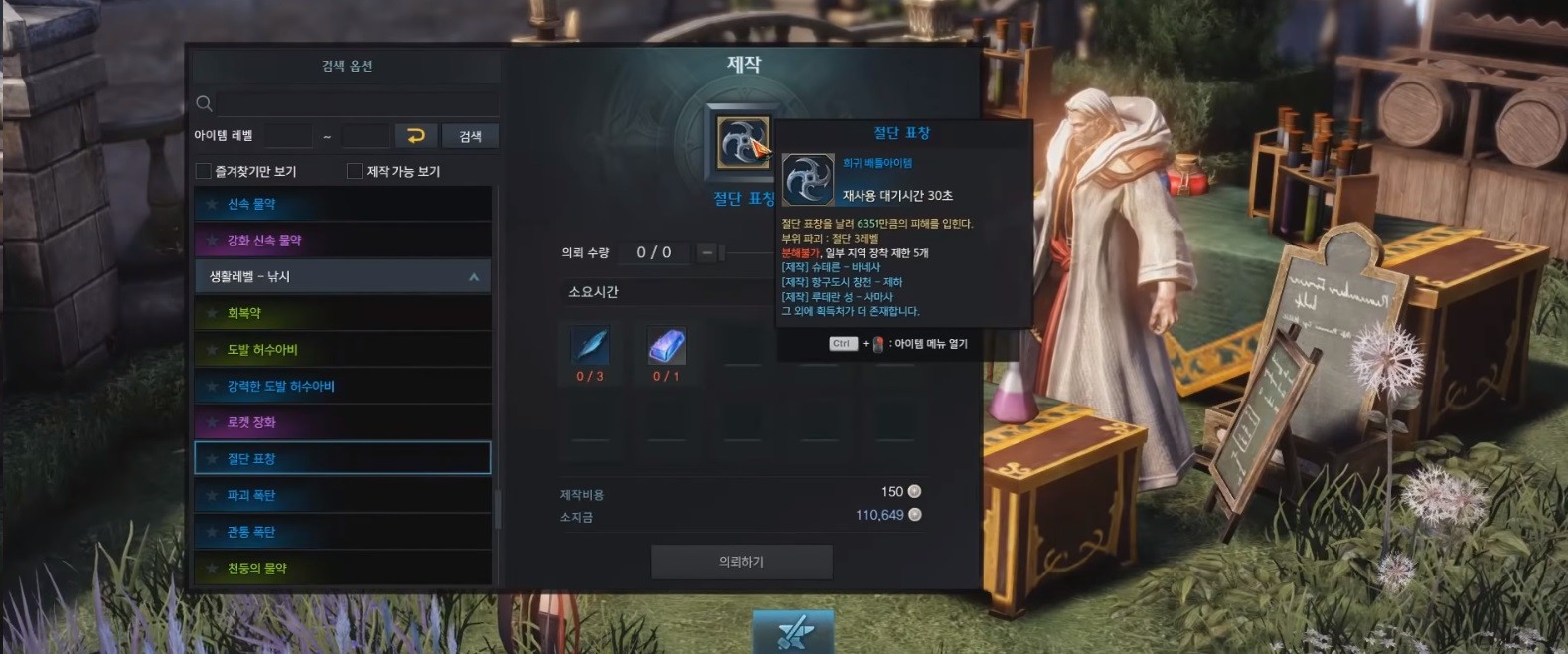Select 신속 물약 in the recipe list
Viewport: 1568px width, 654px height.
[343, 204]
